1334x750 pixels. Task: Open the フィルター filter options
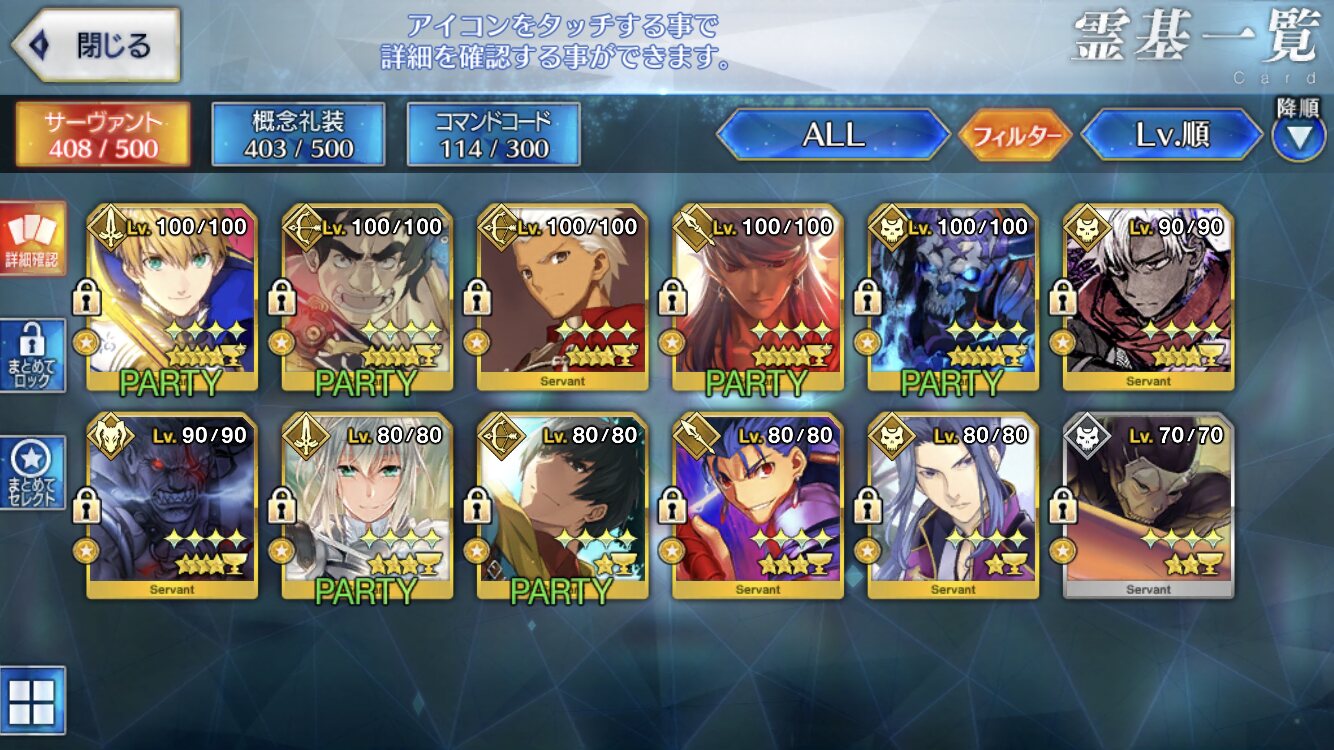point(1014,134)
